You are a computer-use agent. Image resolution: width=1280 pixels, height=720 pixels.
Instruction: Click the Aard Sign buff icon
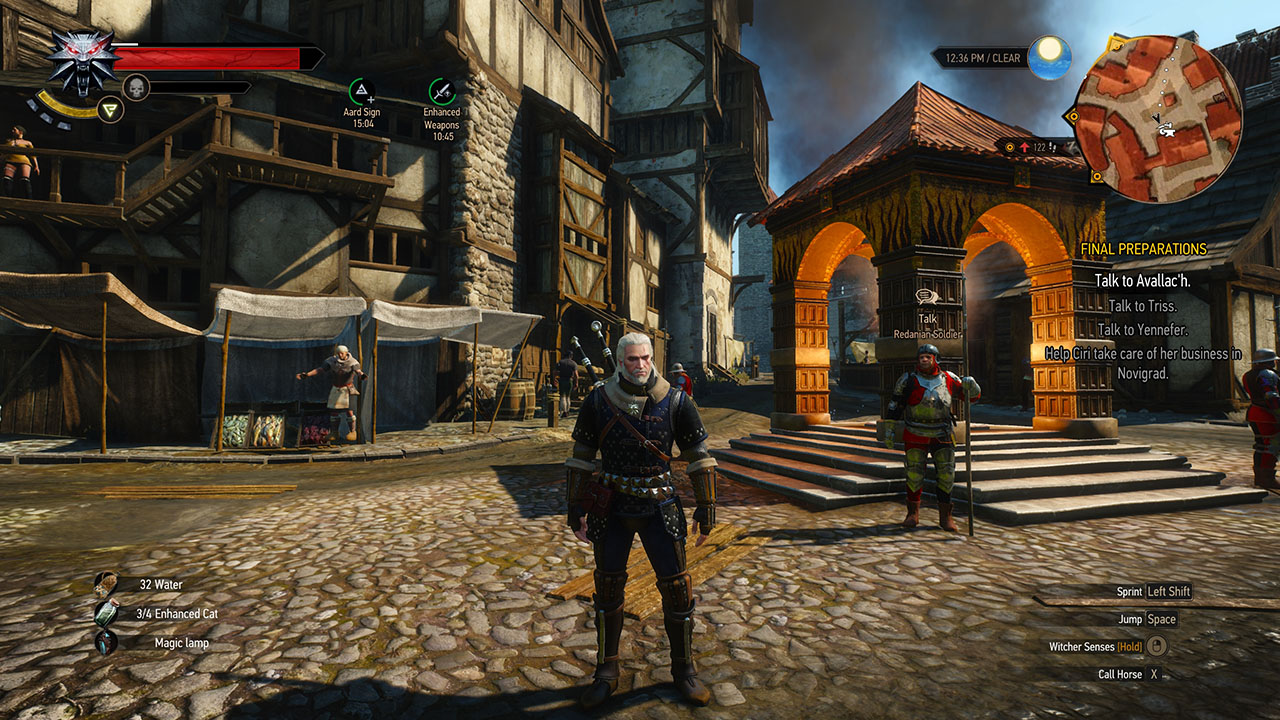[x=362, y=91]
